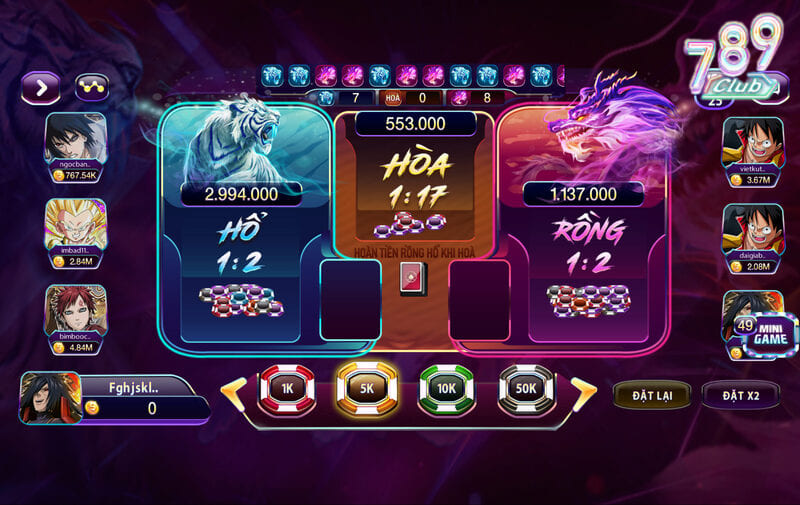Click the Đặt Lại rebet button
This screenshot has width=800, height=505.
651,395
